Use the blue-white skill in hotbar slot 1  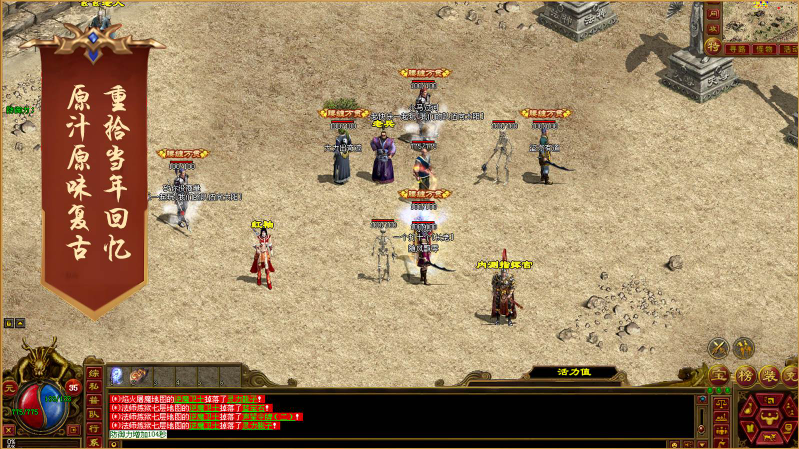point(117,376)
